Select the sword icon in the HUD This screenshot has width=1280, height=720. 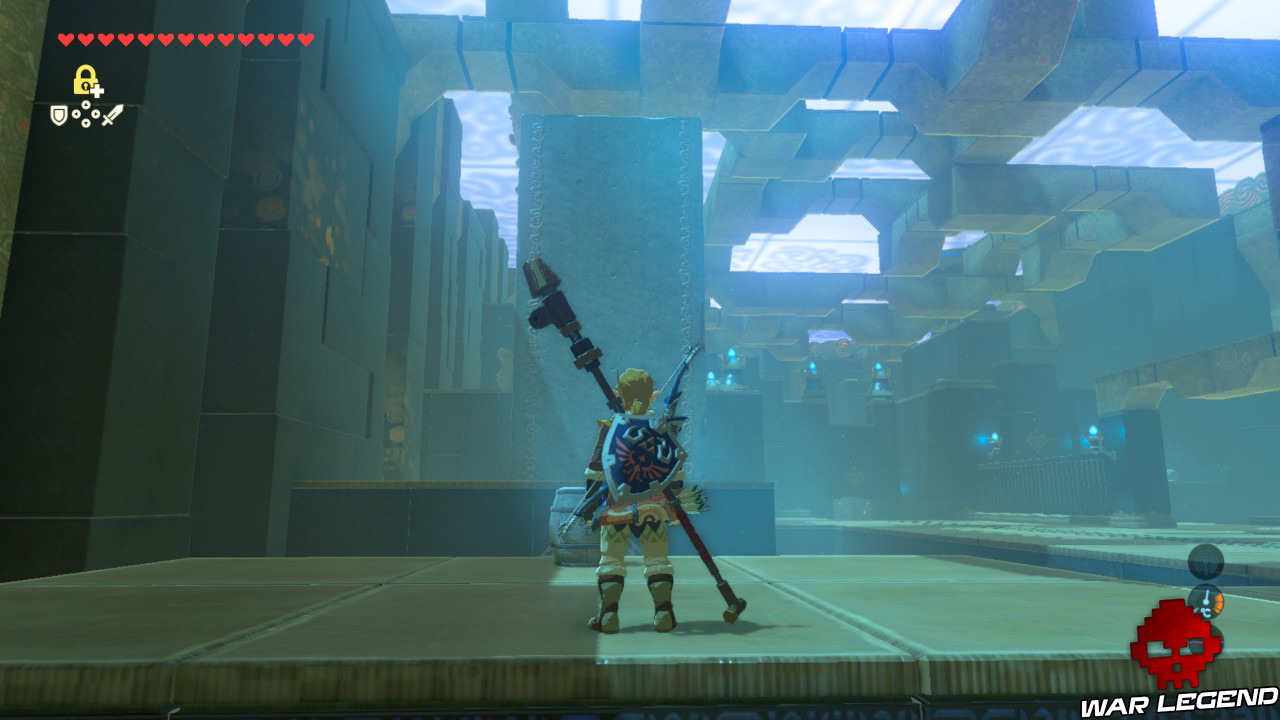[112, 113]
